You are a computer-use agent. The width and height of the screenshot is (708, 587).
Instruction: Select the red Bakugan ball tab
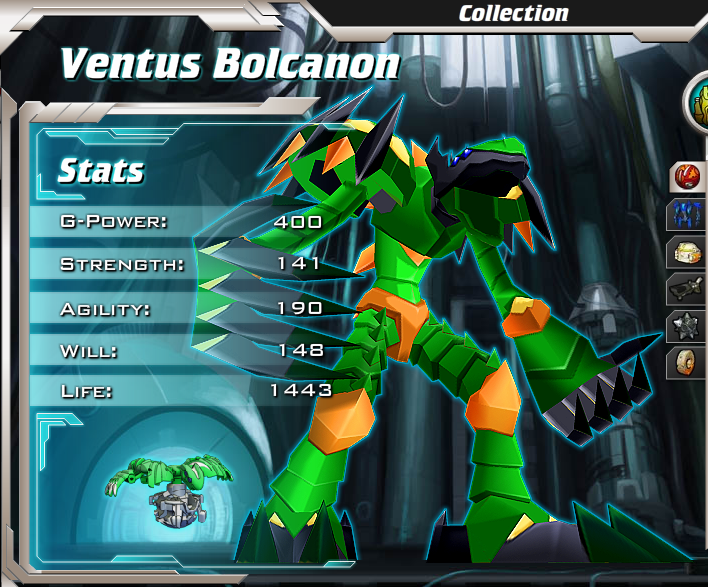(x=687, y=178)
